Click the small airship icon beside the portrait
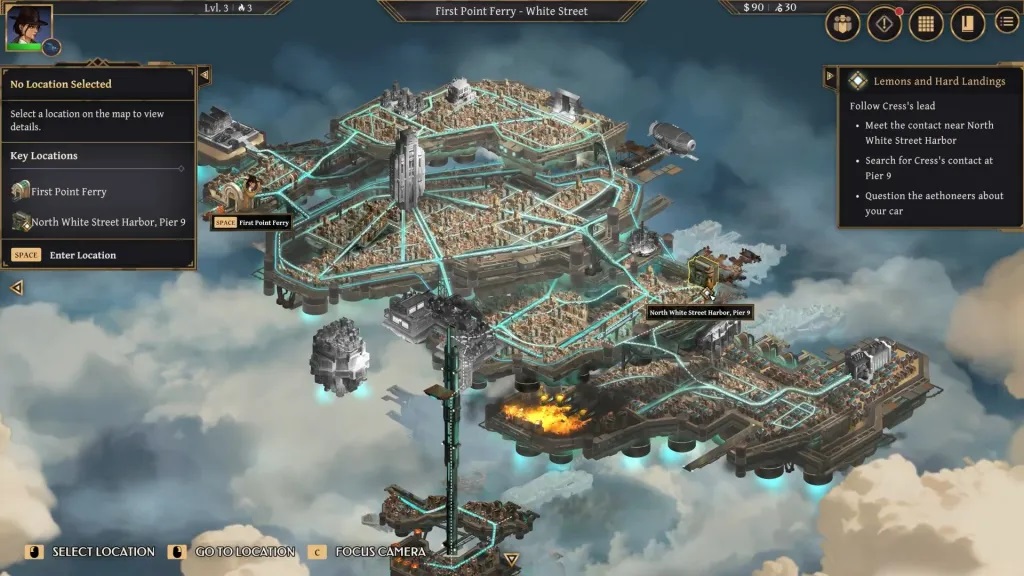Viewport: 1024px width, 576px height. point(52,47)
